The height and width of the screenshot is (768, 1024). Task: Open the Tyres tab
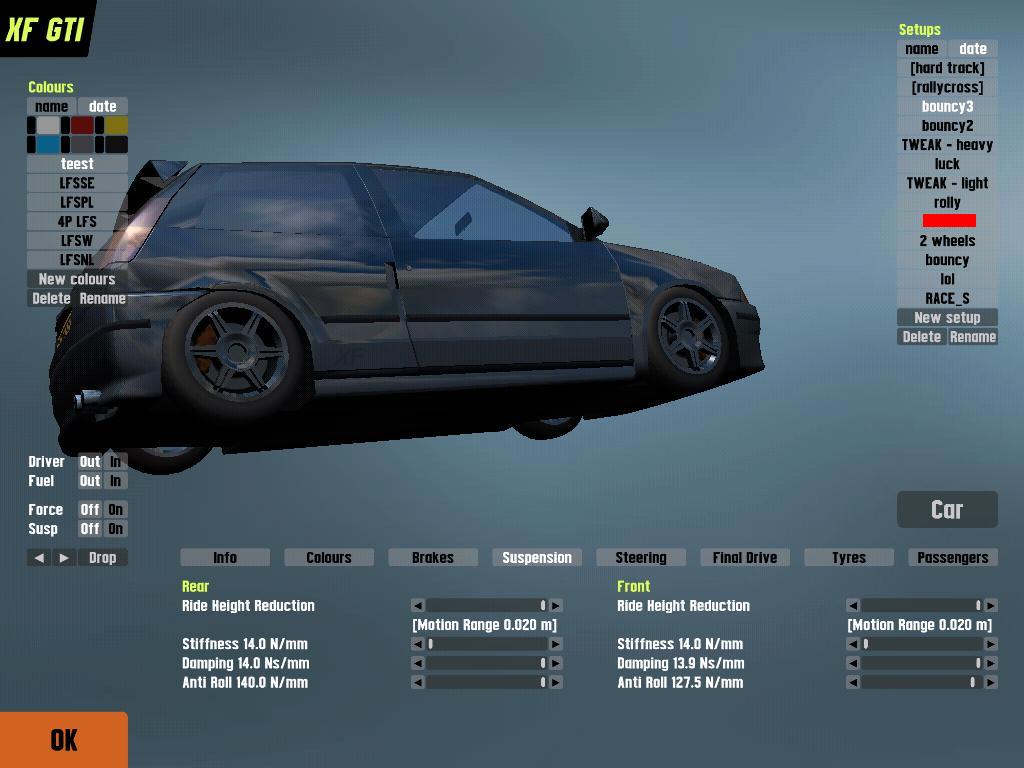(x=849, y=558)
